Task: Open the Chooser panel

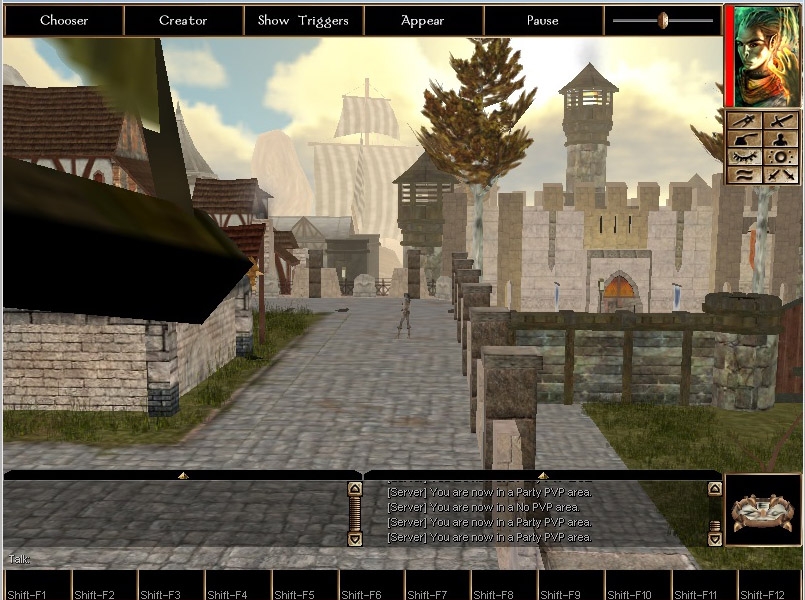Action: pos(64,21)
